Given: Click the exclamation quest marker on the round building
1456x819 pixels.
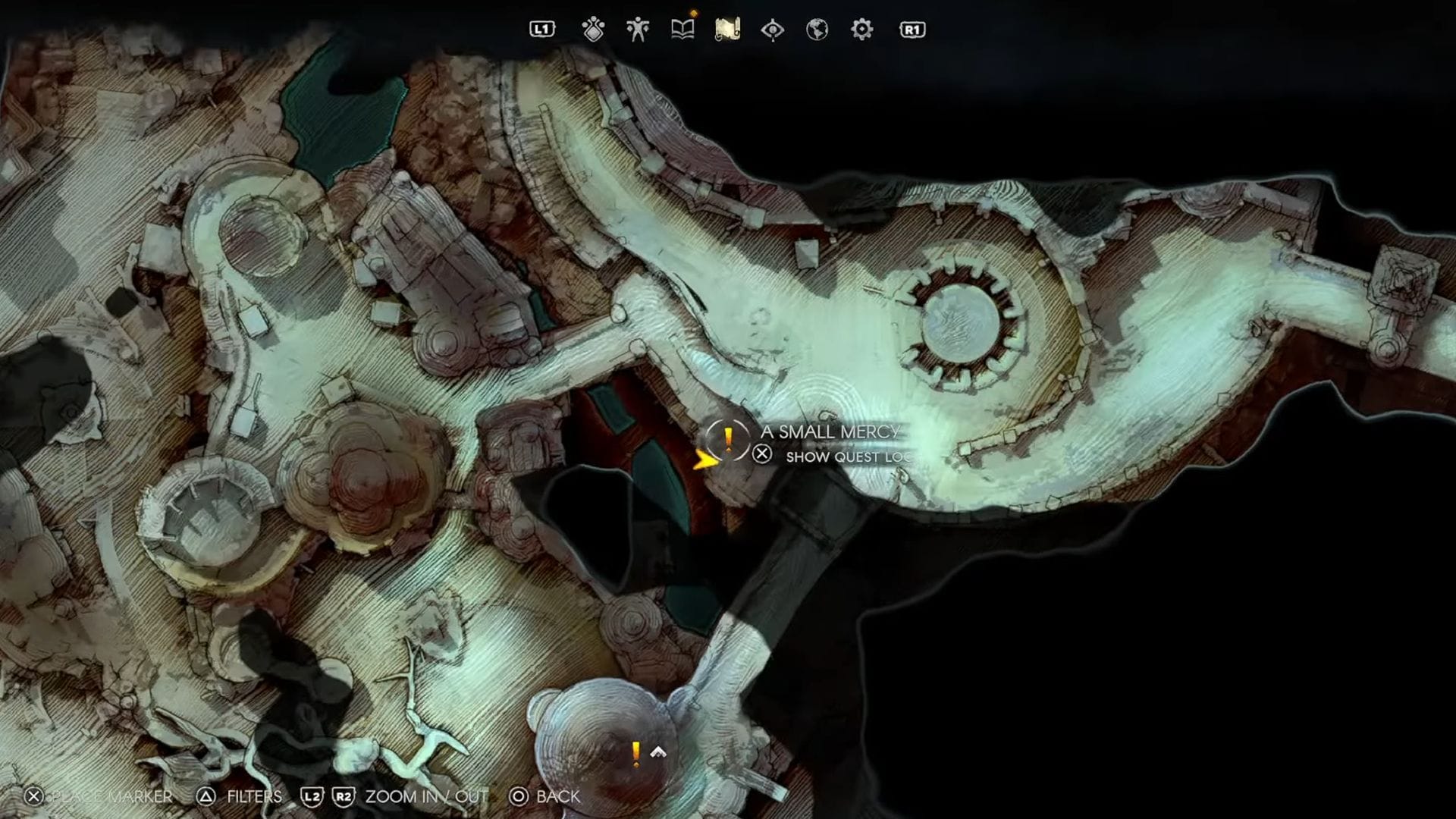Looking at the screenshot, I should [x=635, y=753].
